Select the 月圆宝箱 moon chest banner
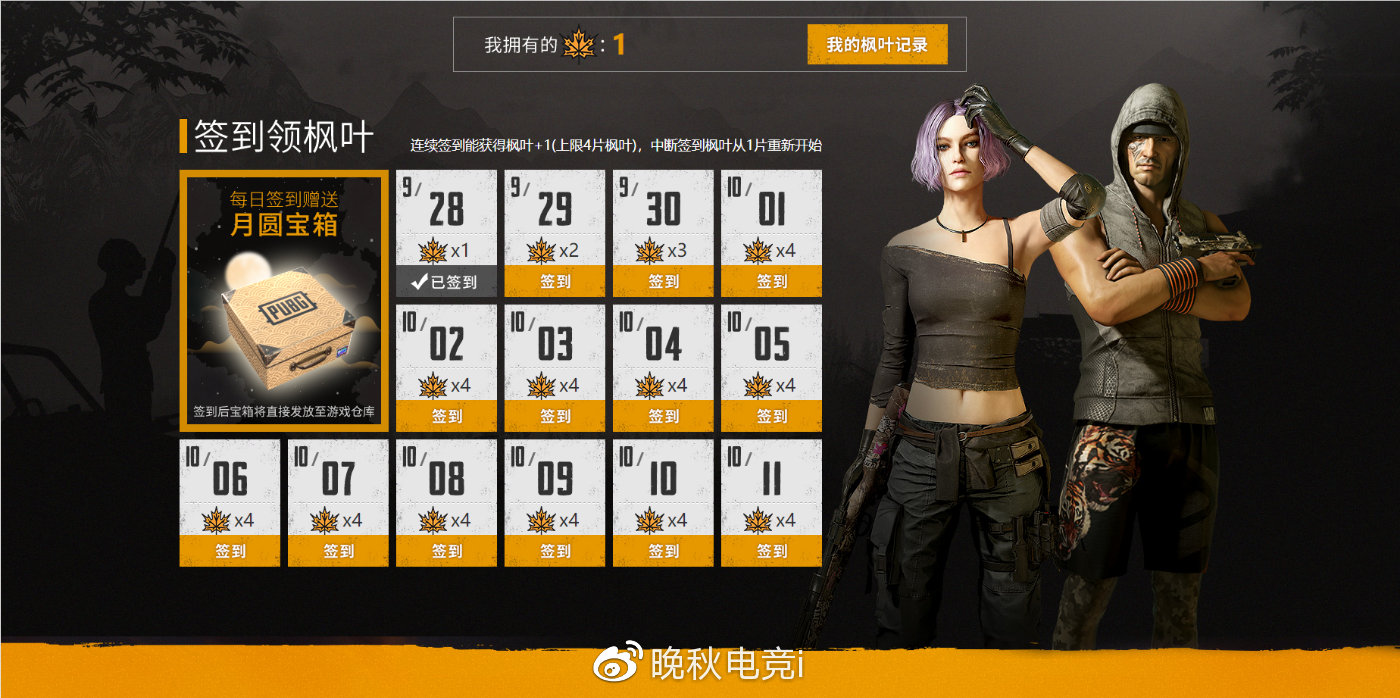Image resolution: width=1400 pixels, height=698 pixels. tap(284, 300)
